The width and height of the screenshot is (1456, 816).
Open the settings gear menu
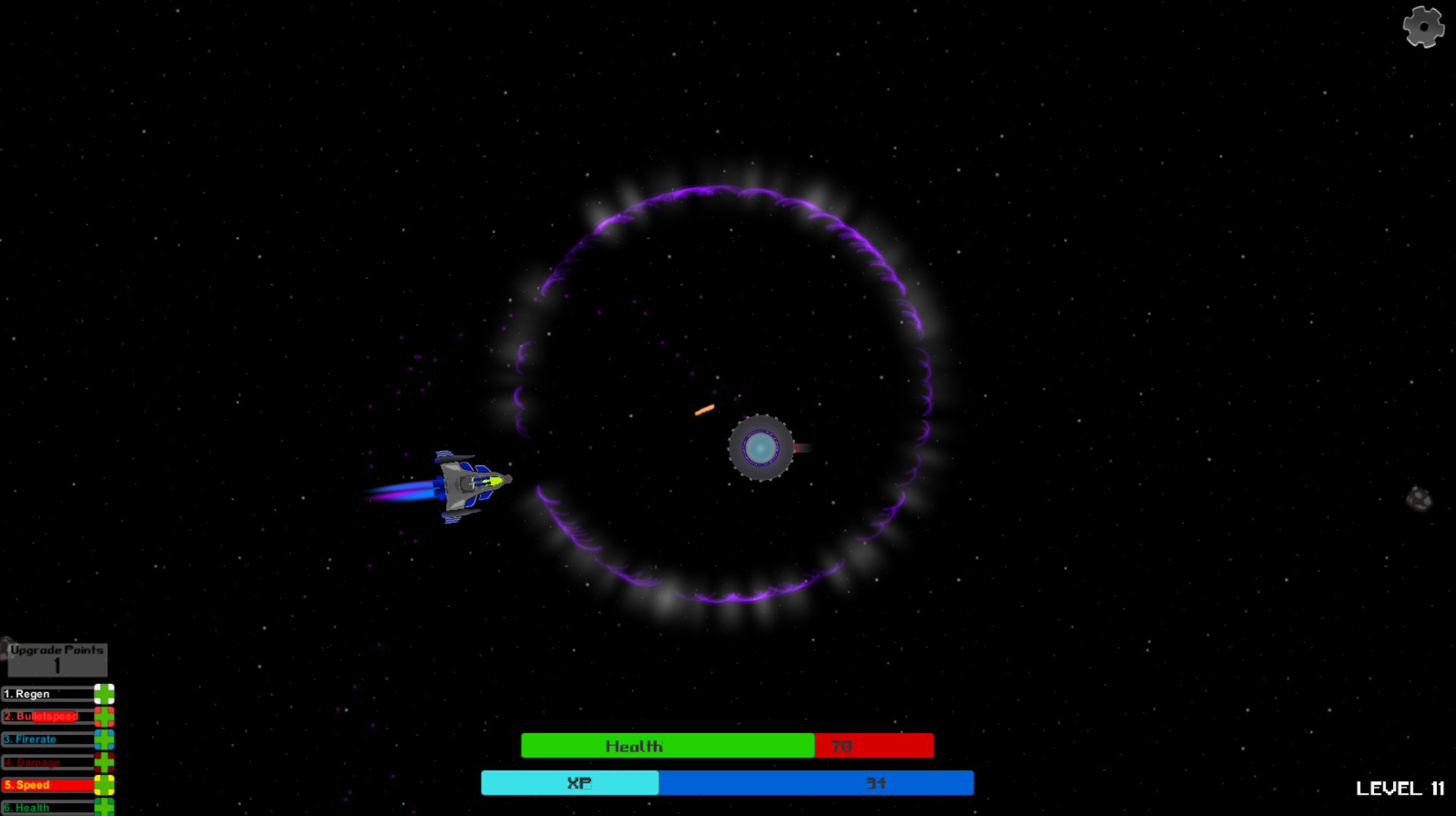(1423, 27)
